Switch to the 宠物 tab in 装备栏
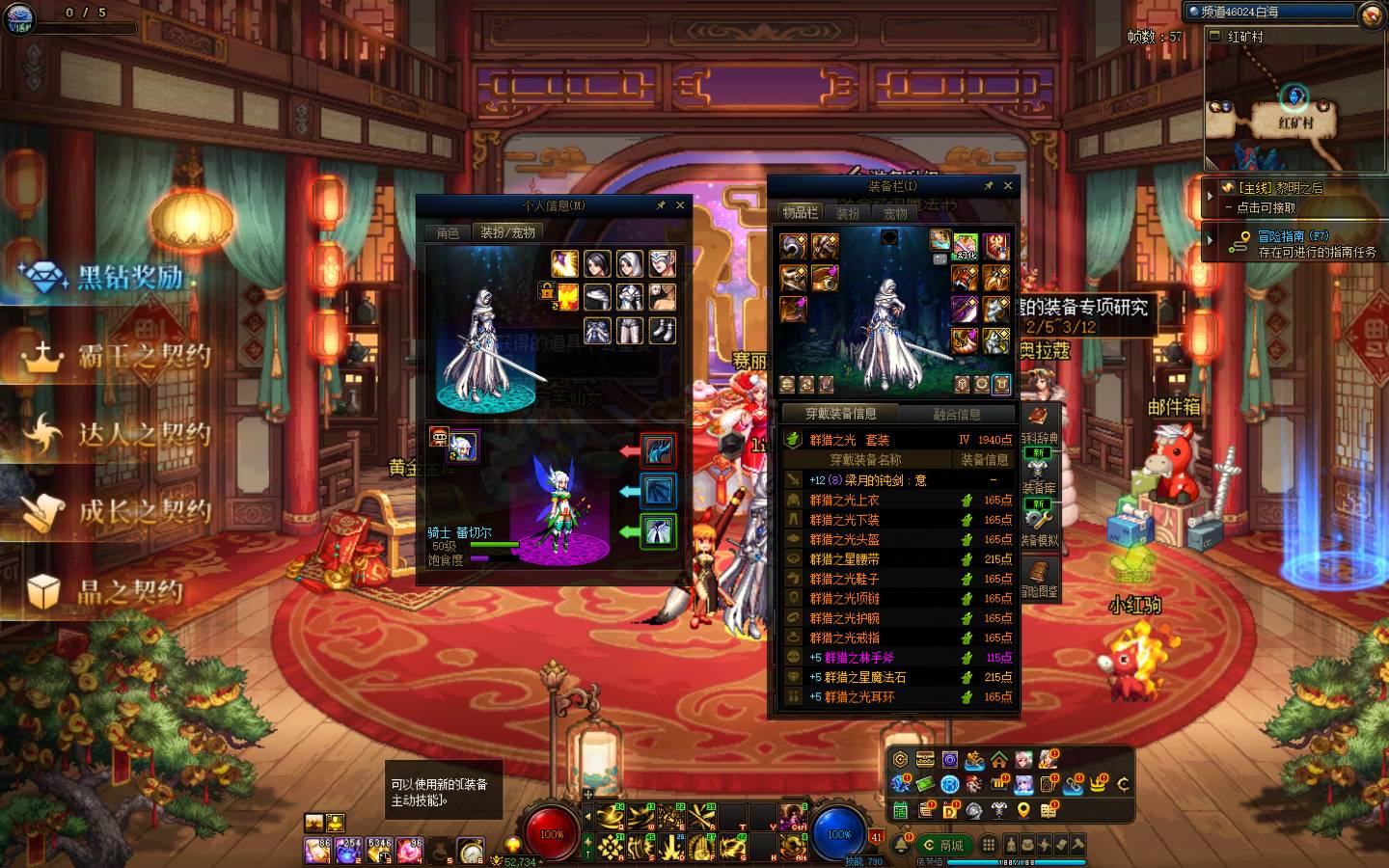Image resolution: width=1389 pixels, height=868 pixels. click(895, 213)
